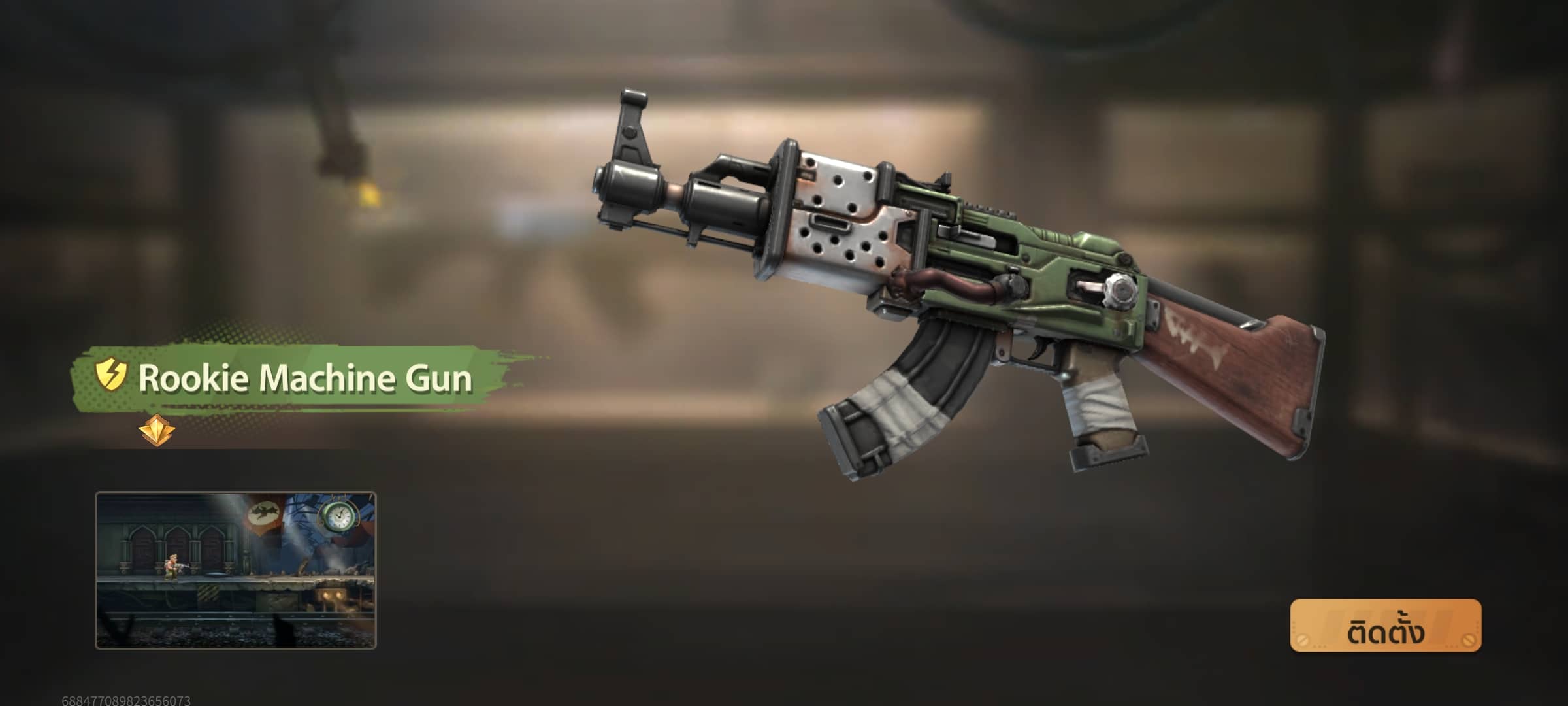
Task: Open the gameplay preview thumbnail
Action: point(236,570)
